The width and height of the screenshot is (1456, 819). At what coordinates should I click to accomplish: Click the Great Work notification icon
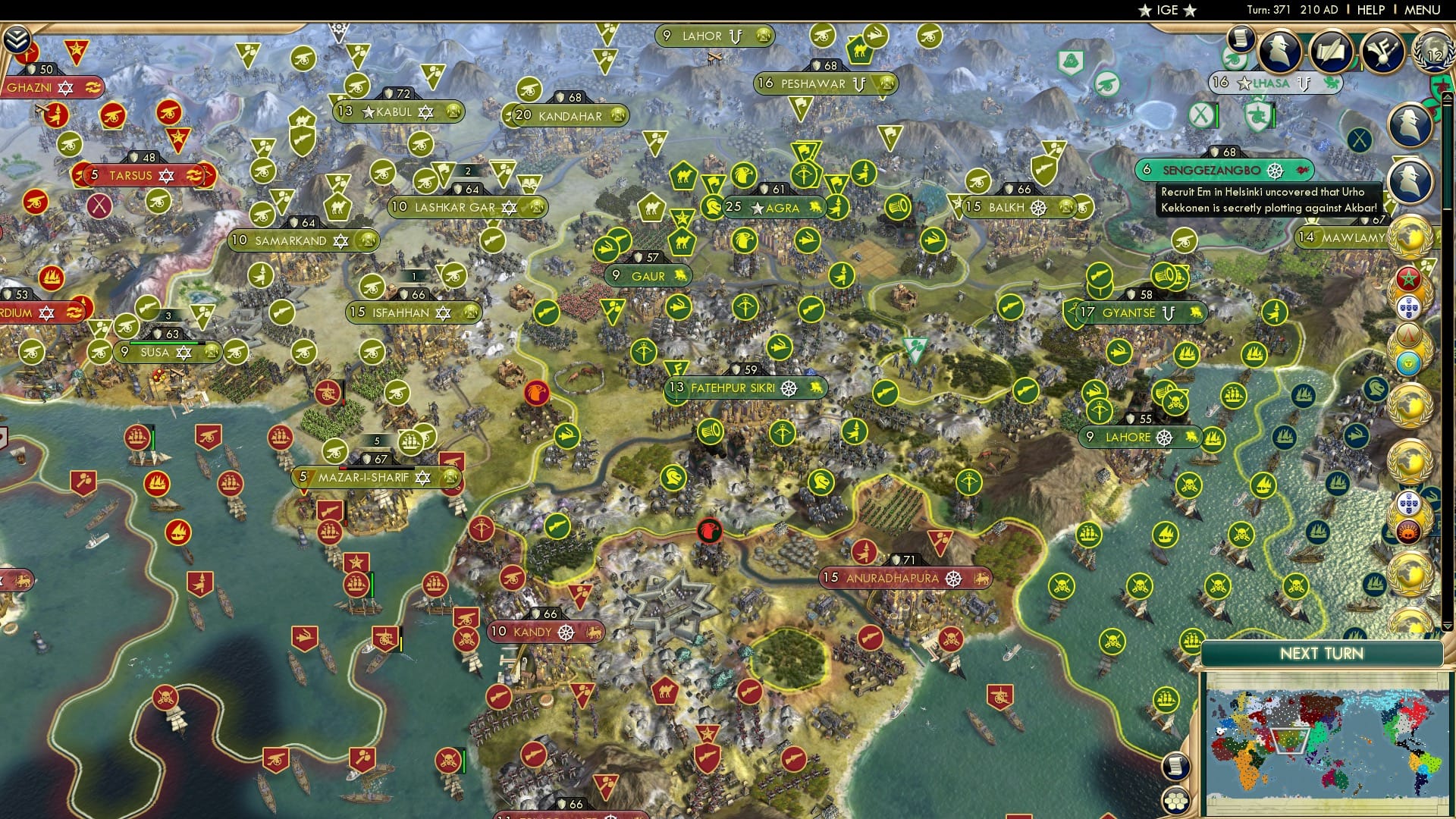(x=1382, y=52)
